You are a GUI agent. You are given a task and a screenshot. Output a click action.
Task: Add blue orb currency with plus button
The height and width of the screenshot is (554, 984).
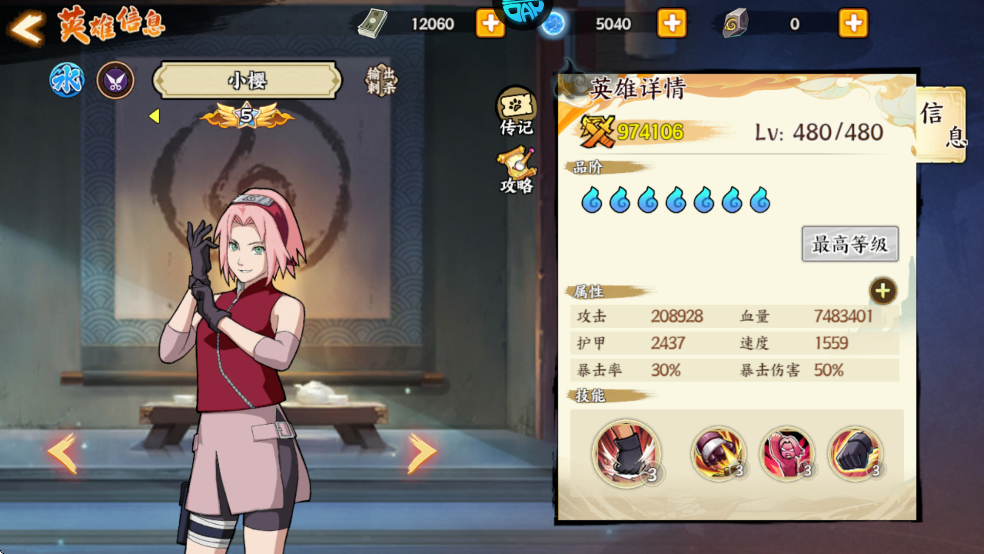coord(672,23)
